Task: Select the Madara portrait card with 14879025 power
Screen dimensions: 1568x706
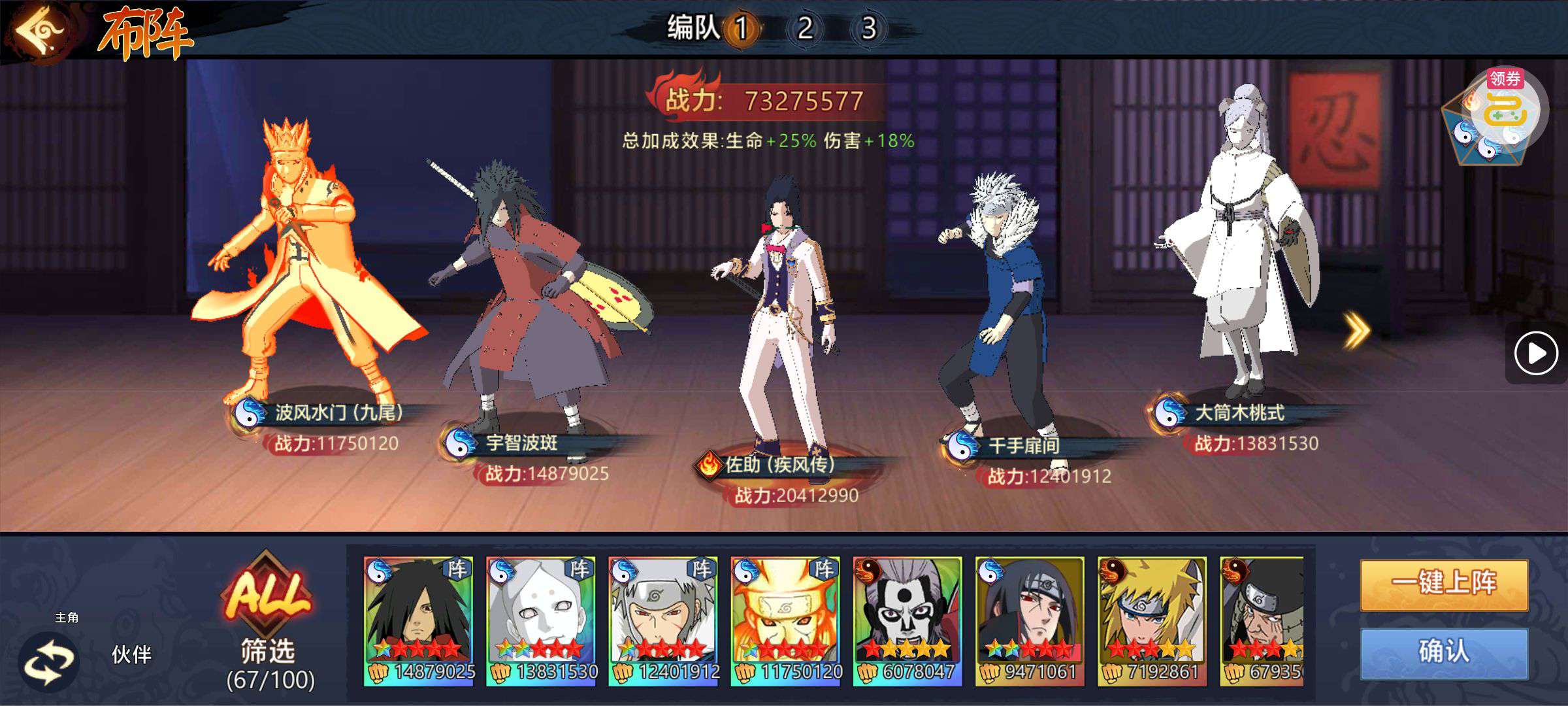Action: [x=418, y=621]
